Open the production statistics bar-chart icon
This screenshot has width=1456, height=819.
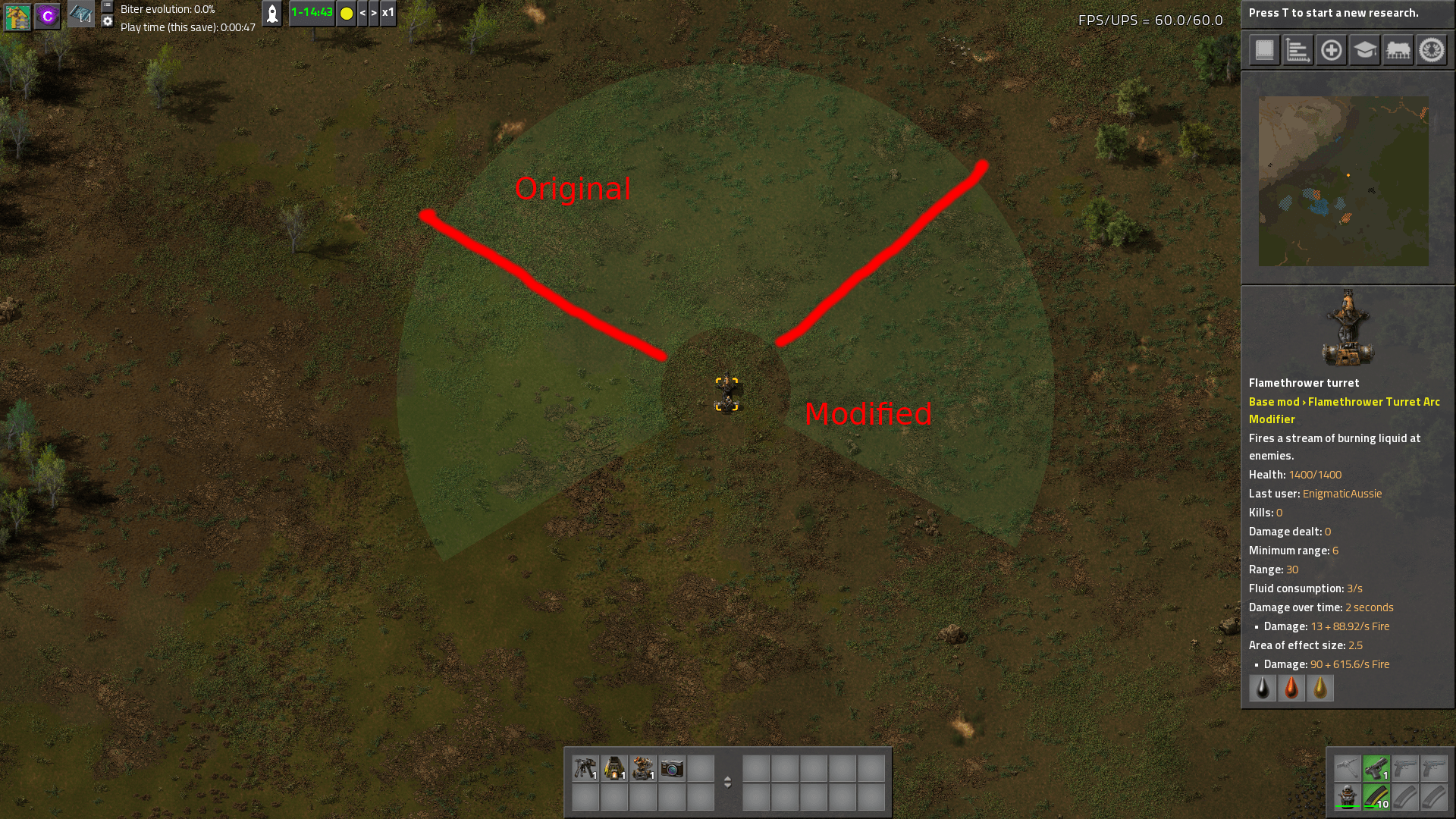(1298, 51)
